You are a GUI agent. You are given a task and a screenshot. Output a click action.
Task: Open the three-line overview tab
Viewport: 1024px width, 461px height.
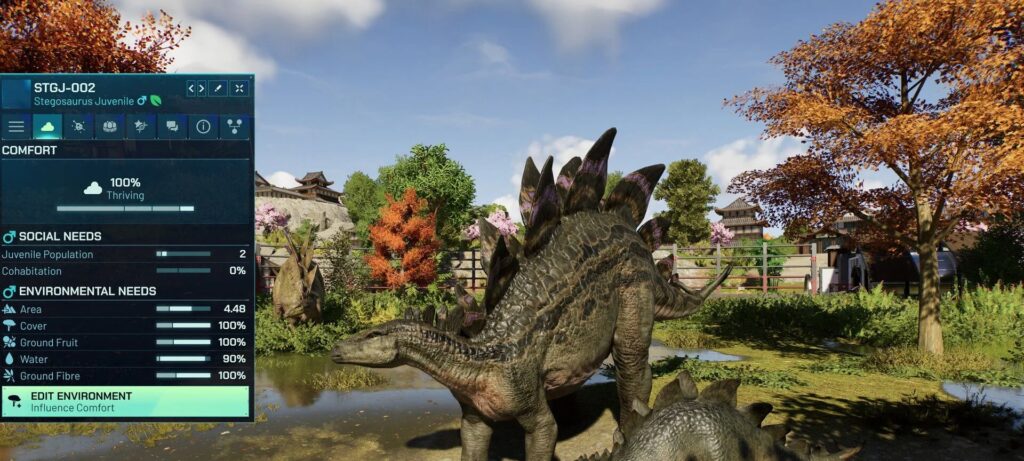click(x=16, y=127)
